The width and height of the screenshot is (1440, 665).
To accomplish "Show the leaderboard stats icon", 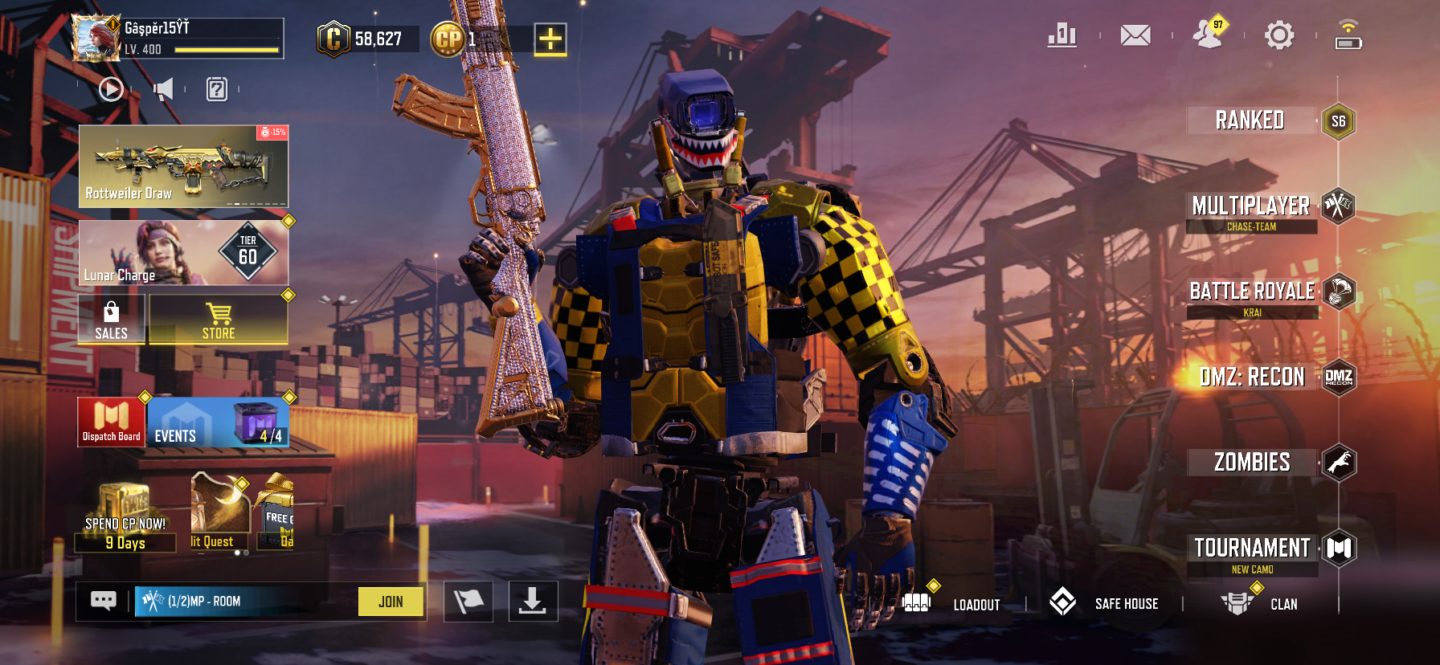I will 1062,36.
